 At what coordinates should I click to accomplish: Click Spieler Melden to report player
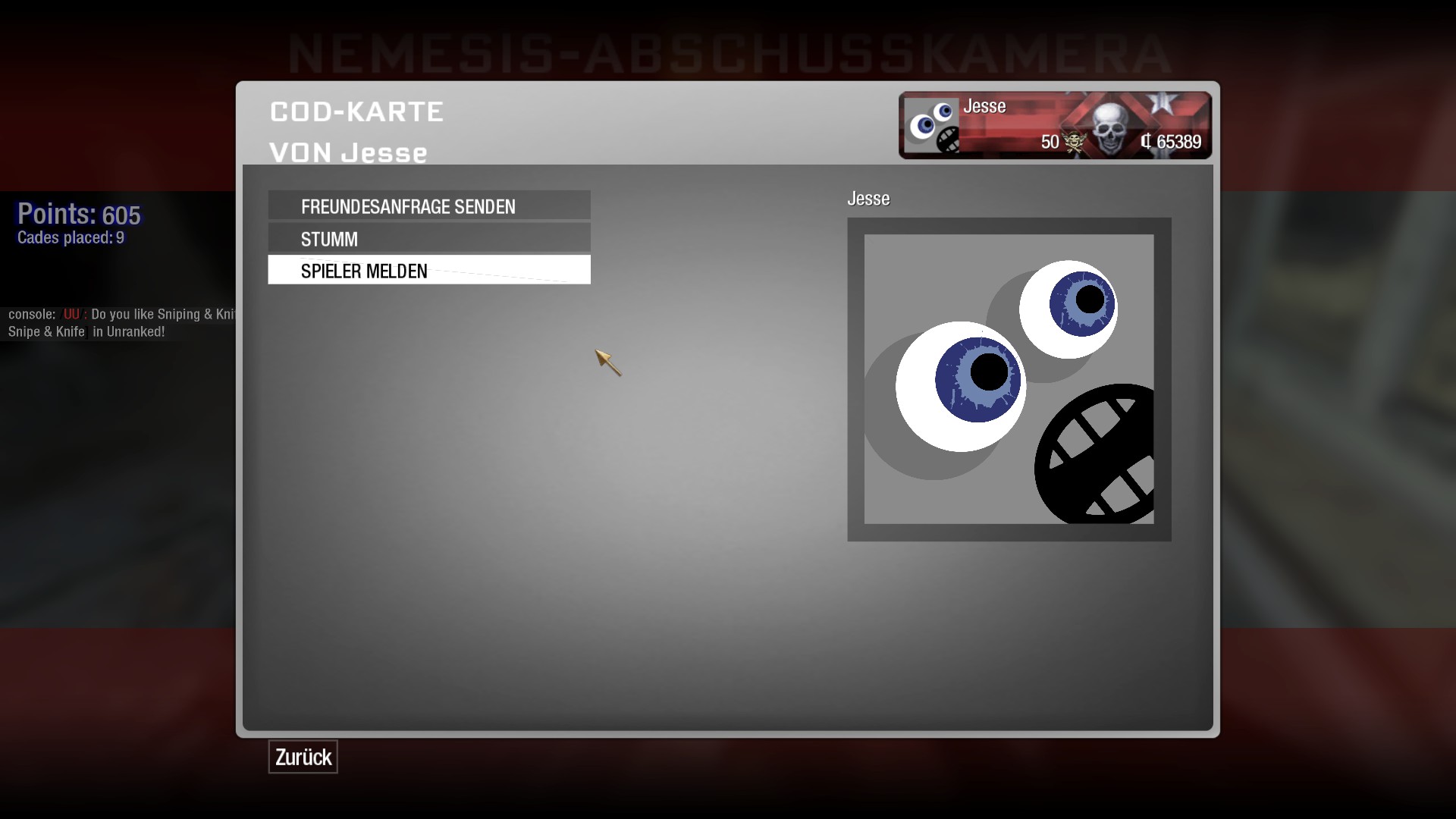point(428,271)
